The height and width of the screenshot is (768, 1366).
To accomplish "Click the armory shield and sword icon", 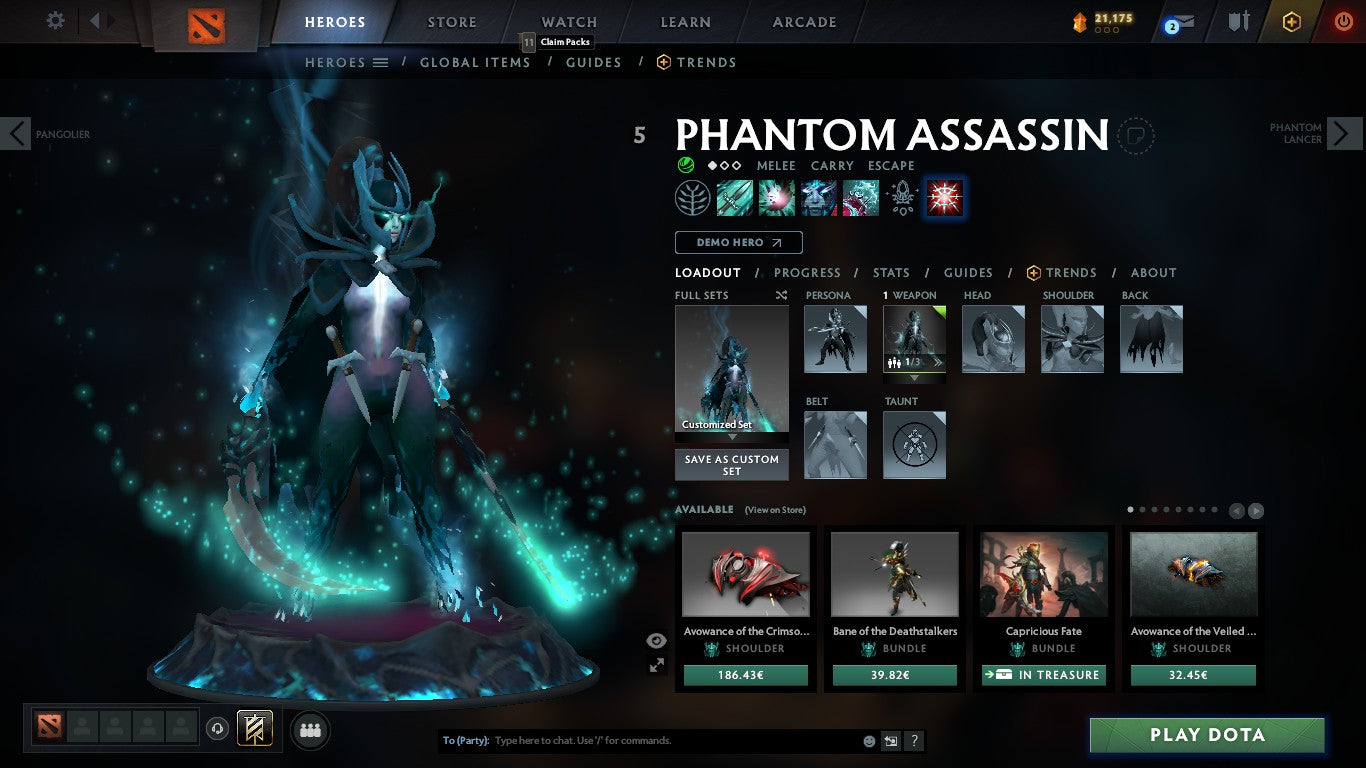I will point(1239,20).
